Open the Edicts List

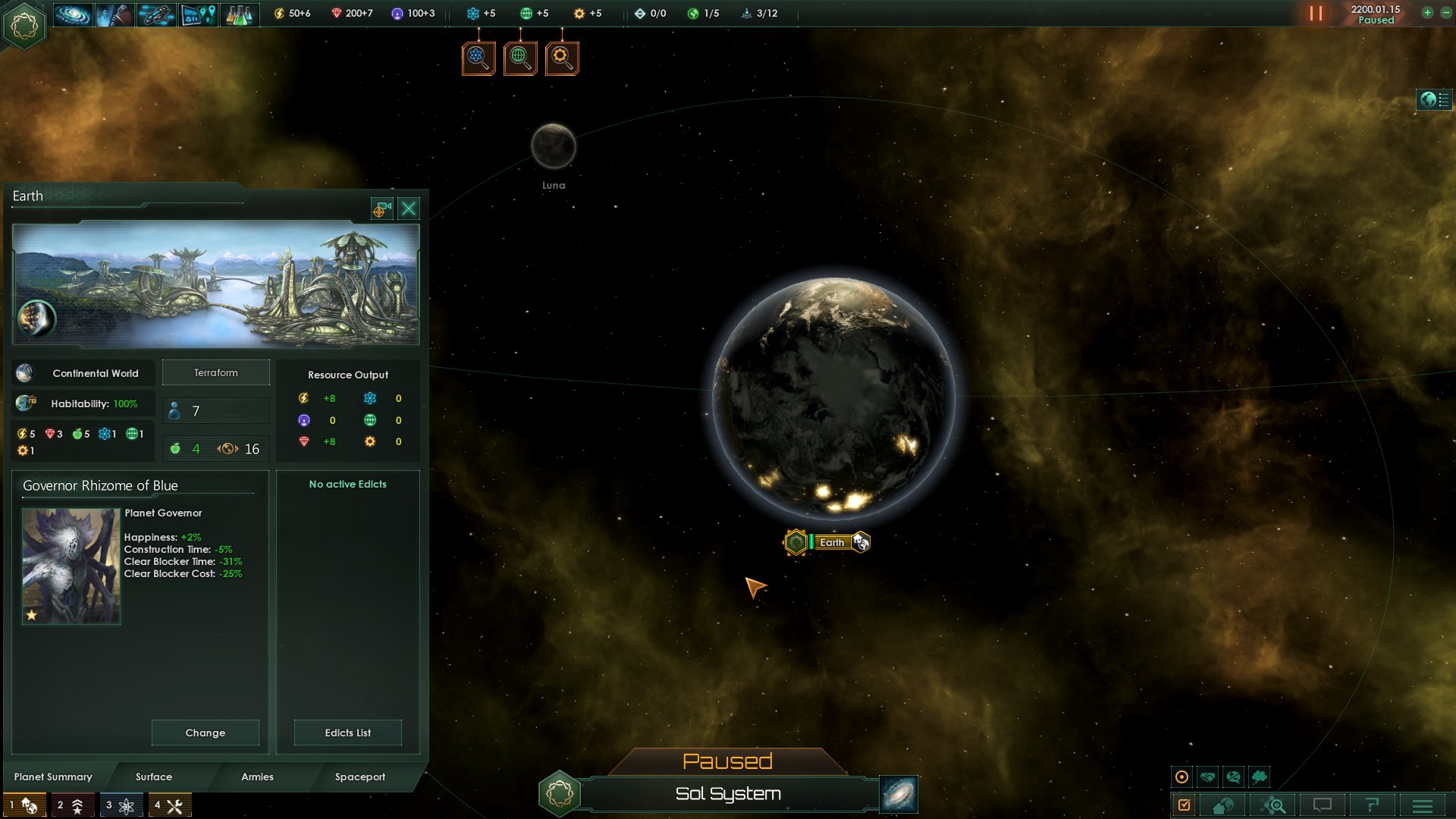tap(347, 733)
